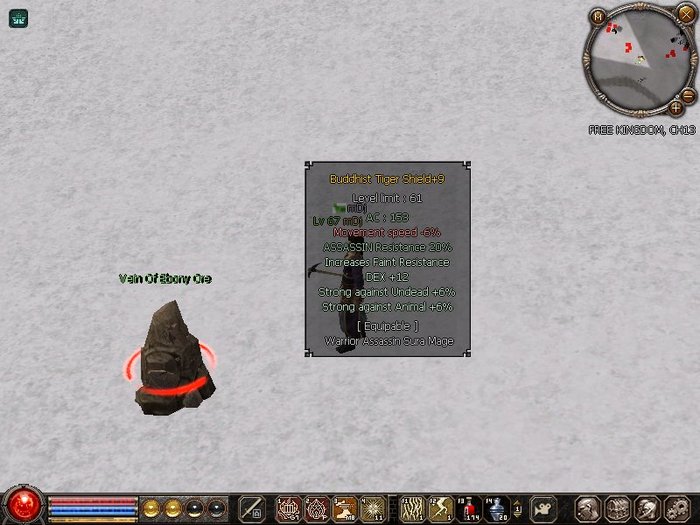The width and height of the screenshot is (700, 525).
Task: Close the minimap with the X button
Action: point(686,13)
